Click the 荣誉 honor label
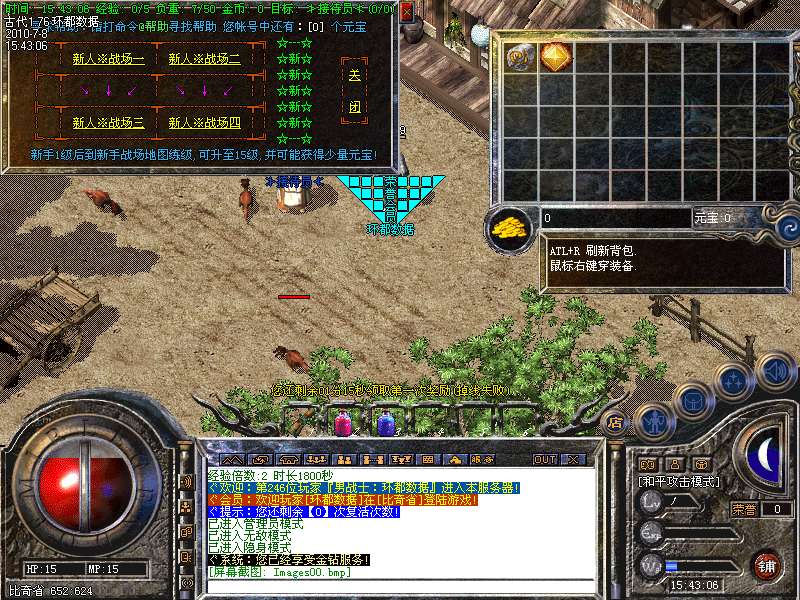This screenshot has width=800, height=600. click(x=744, y=509)
